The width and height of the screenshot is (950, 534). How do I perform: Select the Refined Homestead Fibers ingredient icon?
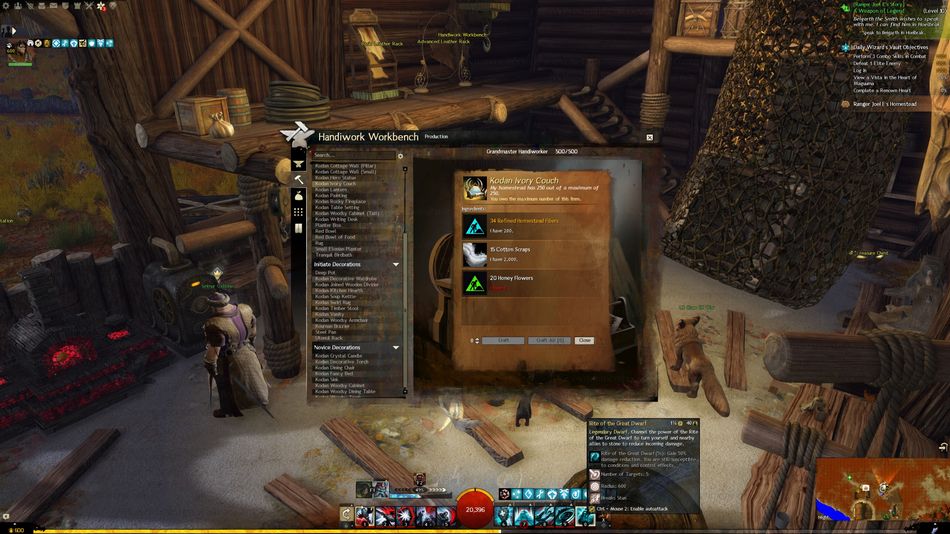coord(475,225)
